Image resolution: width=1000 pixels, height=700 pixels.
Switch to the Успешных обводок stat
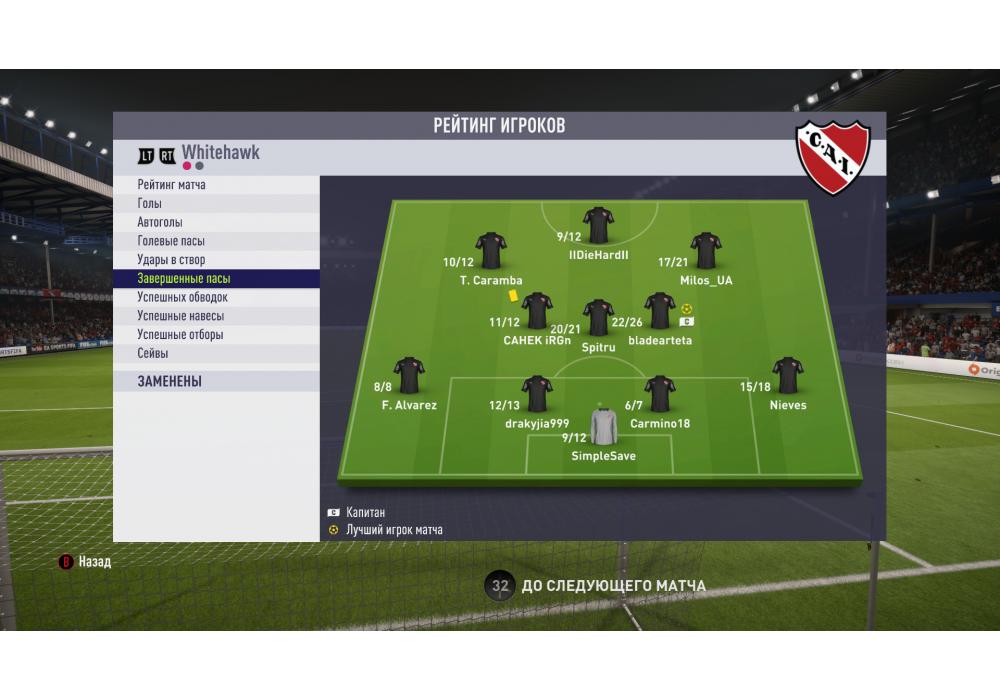pyautogui.click(x=216, y=297)
